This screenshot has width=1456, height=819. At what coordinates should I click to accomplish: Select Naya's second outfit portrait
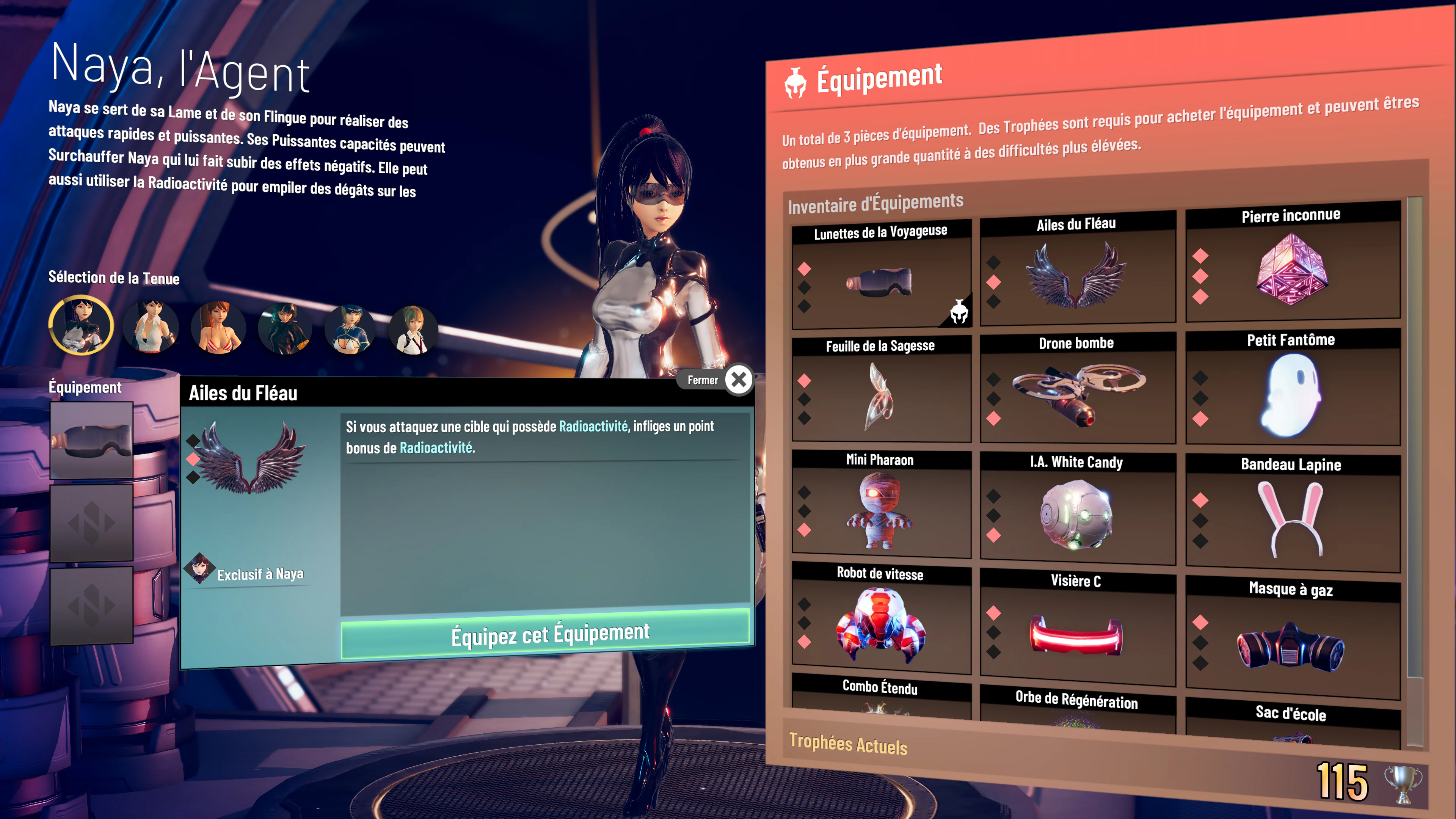click(150, 328)
